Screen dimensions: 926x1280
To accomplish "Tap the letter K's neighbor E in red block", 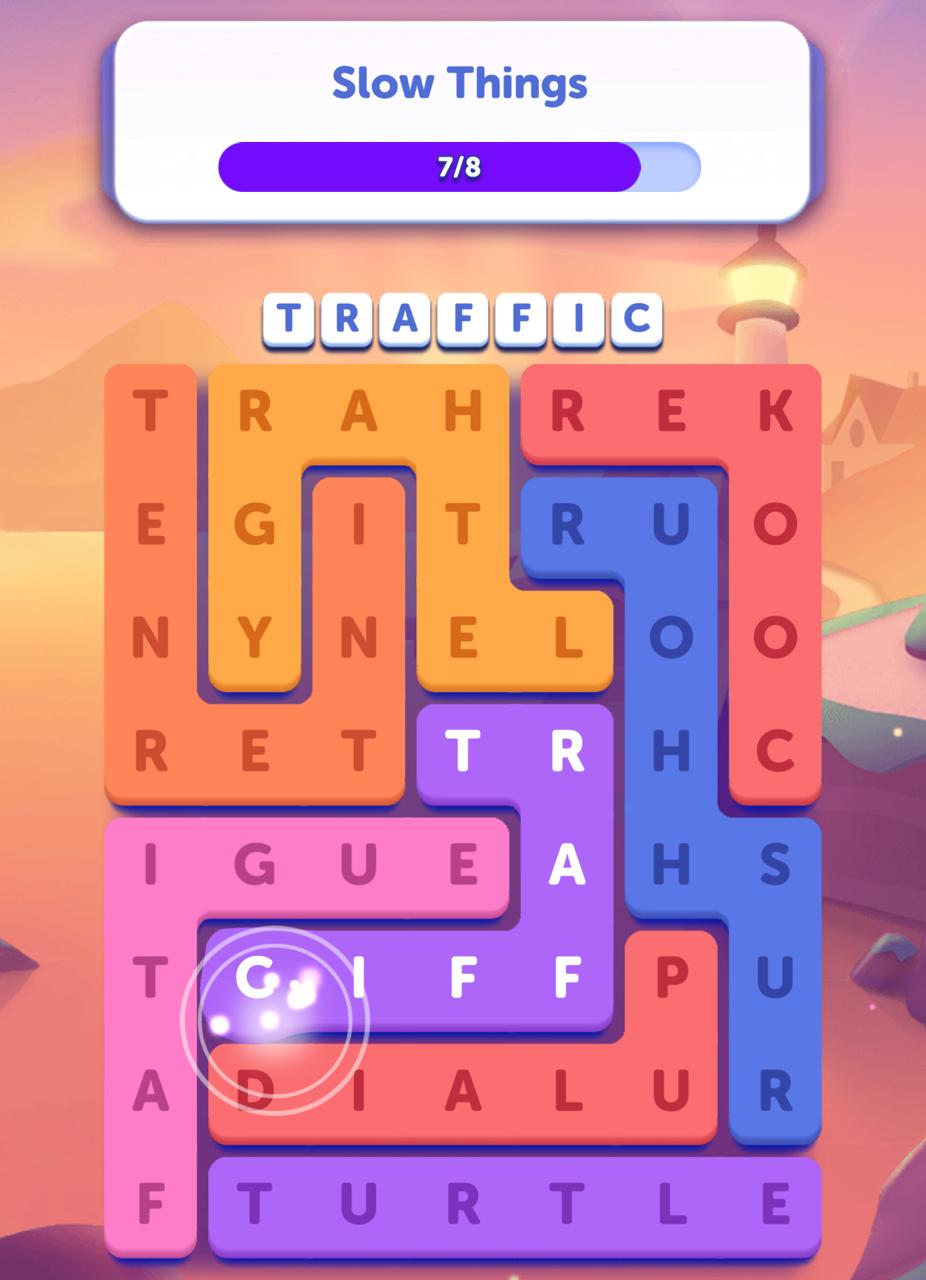I will point(671,411).
